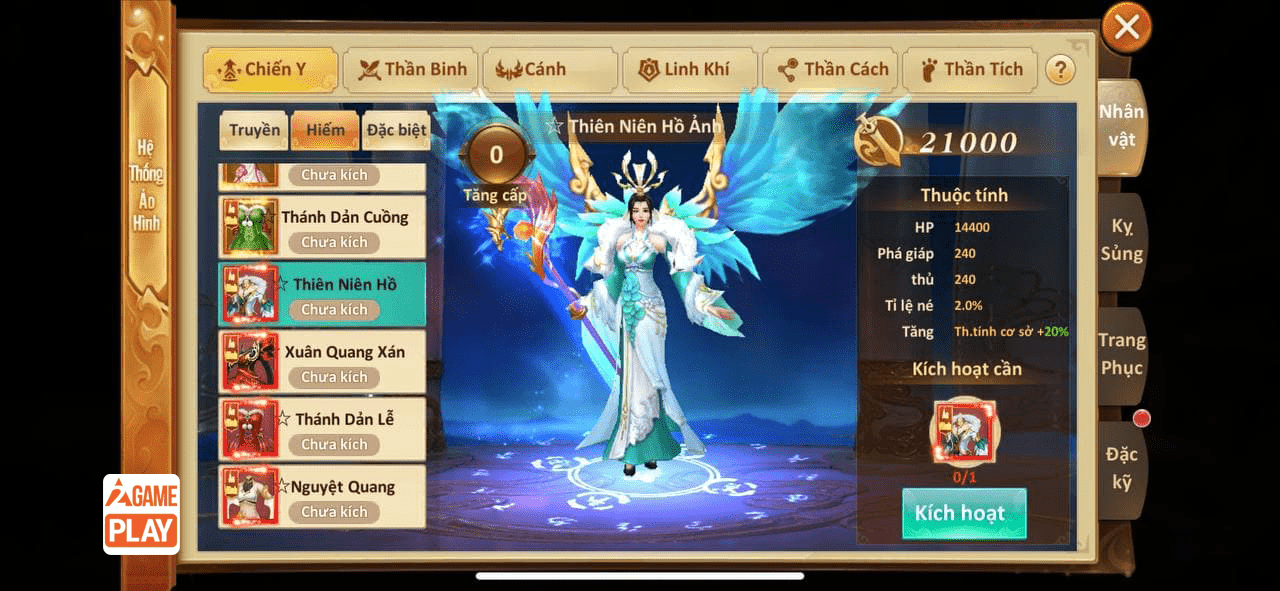1280x591 pixels.
Task: Choose the Nguyệt Quang costume row
Action: click(322, 497)
